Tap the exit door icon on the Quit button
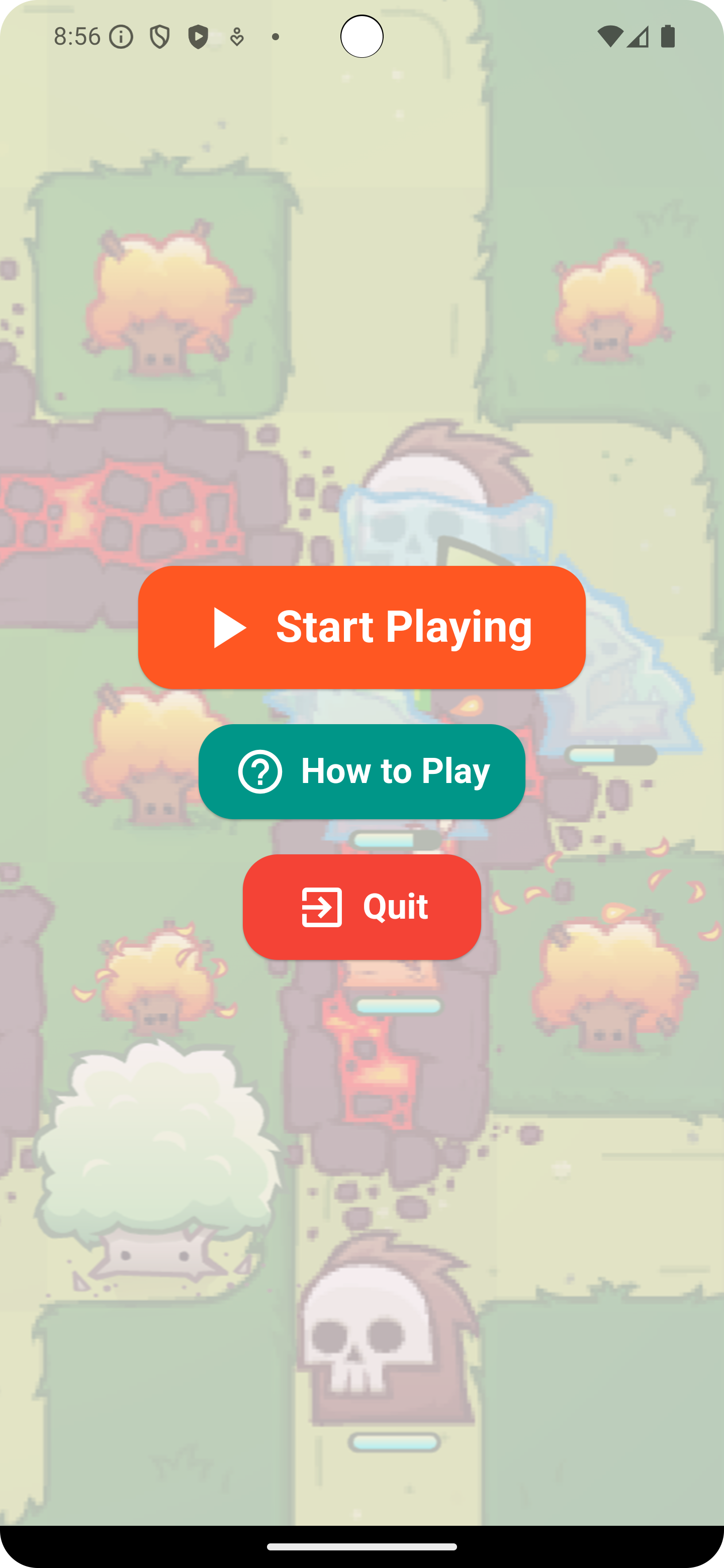 (323, 907)
